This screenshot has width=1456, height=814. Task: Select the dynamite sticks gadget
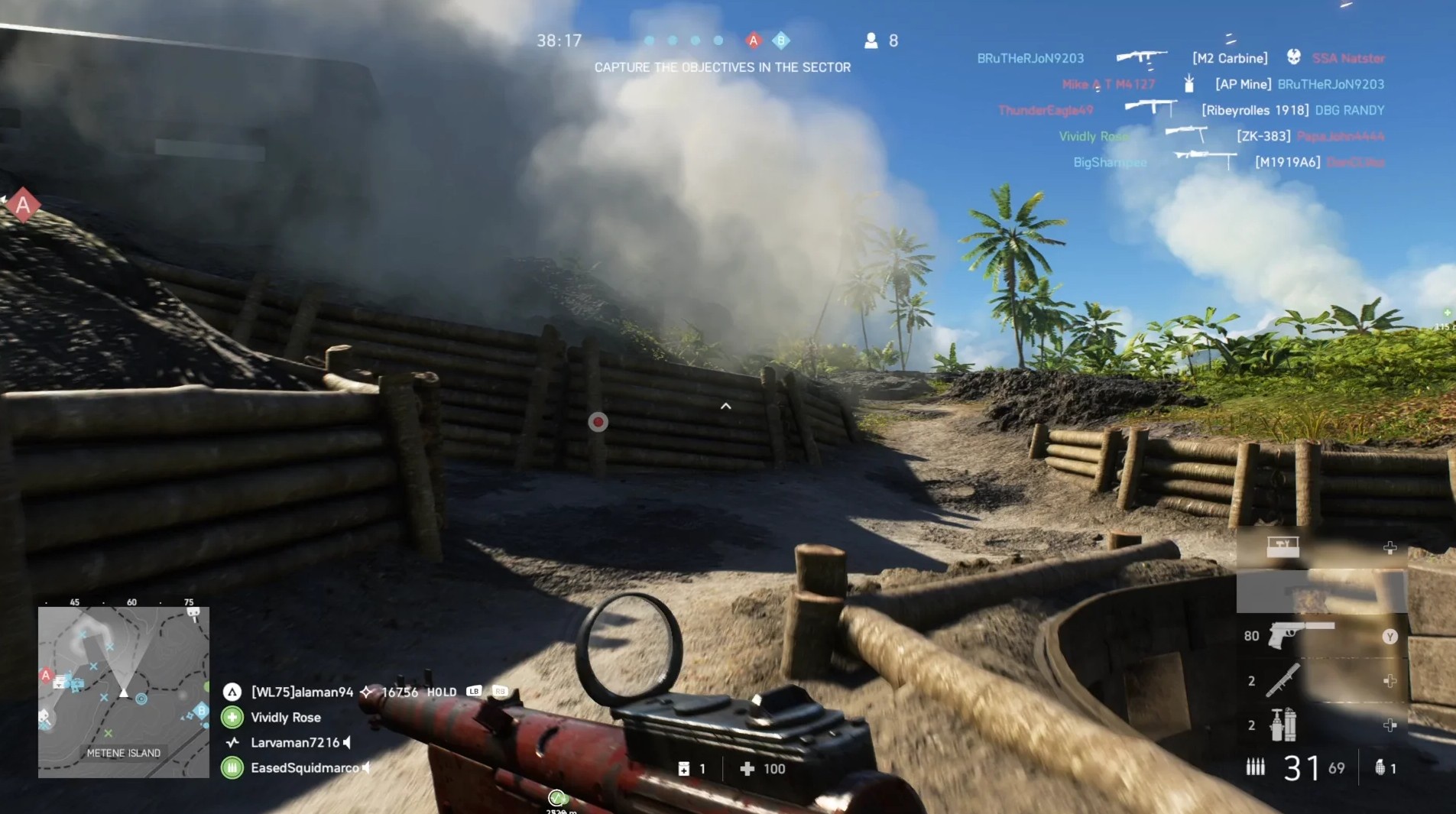pyautogui.click(x=1282, y=725)
